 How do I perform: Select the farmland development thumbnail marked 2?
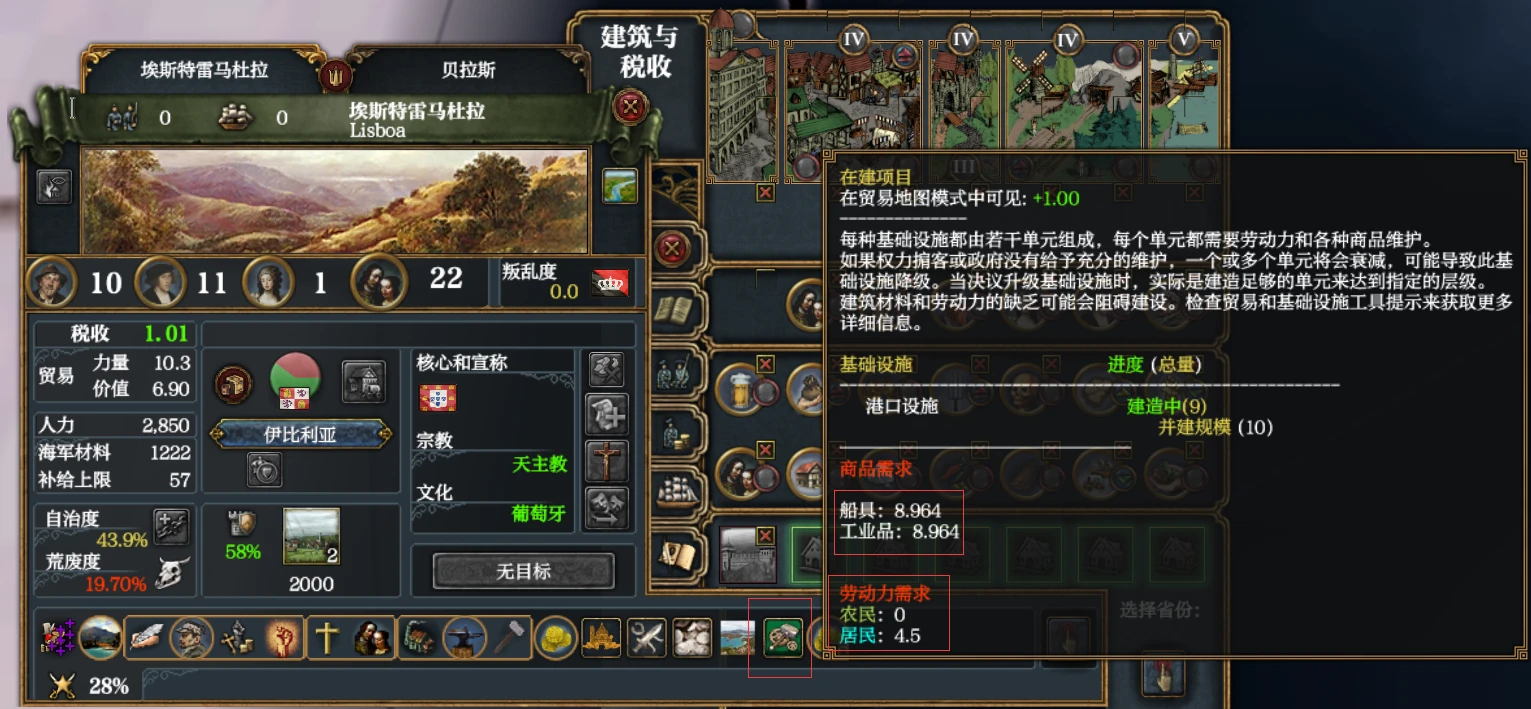click(x=311, y=536)
